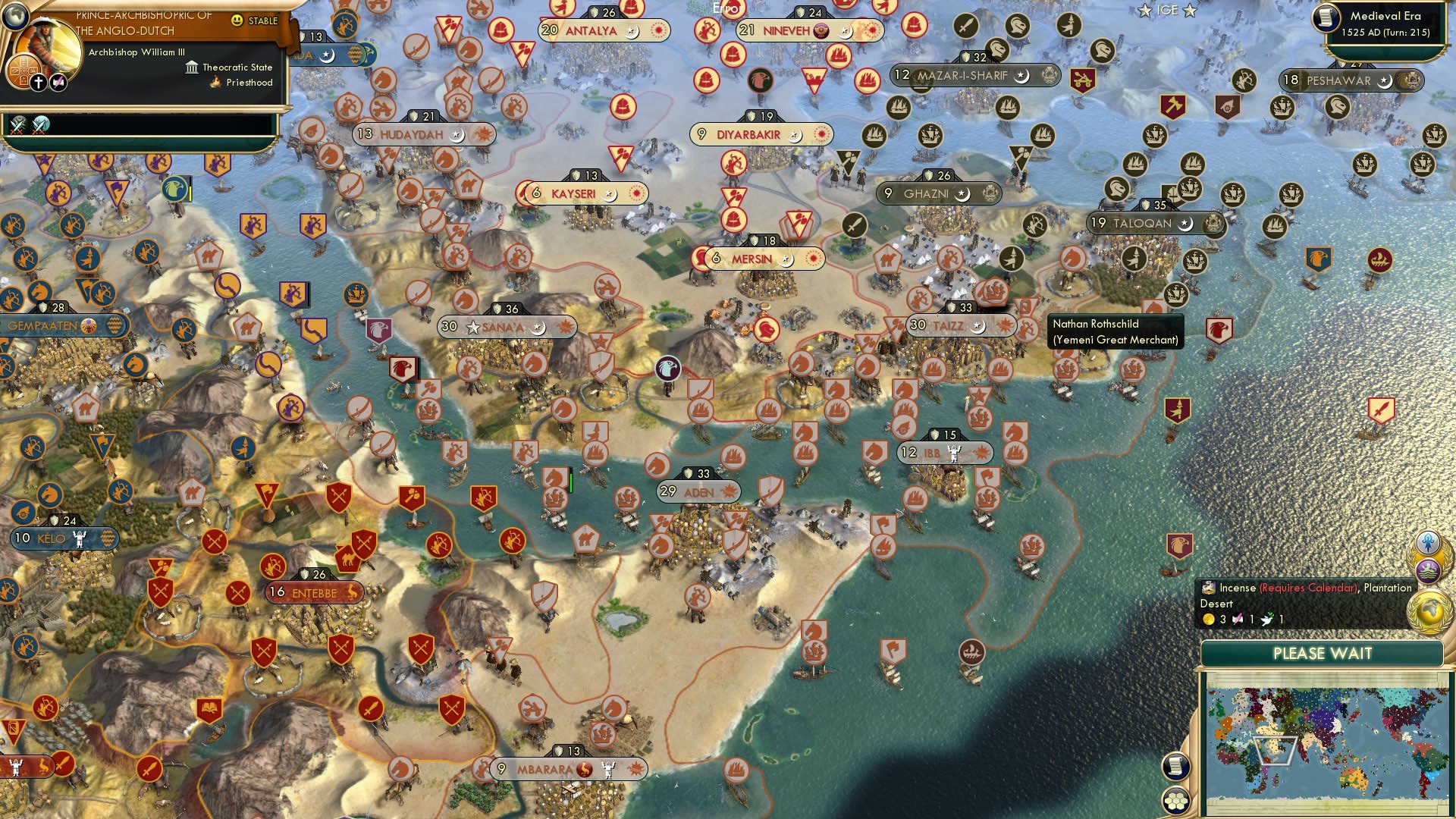Click the Theocratic State temple icon
The height and width of the screenshot is (819, 1456).
point(192,68)
